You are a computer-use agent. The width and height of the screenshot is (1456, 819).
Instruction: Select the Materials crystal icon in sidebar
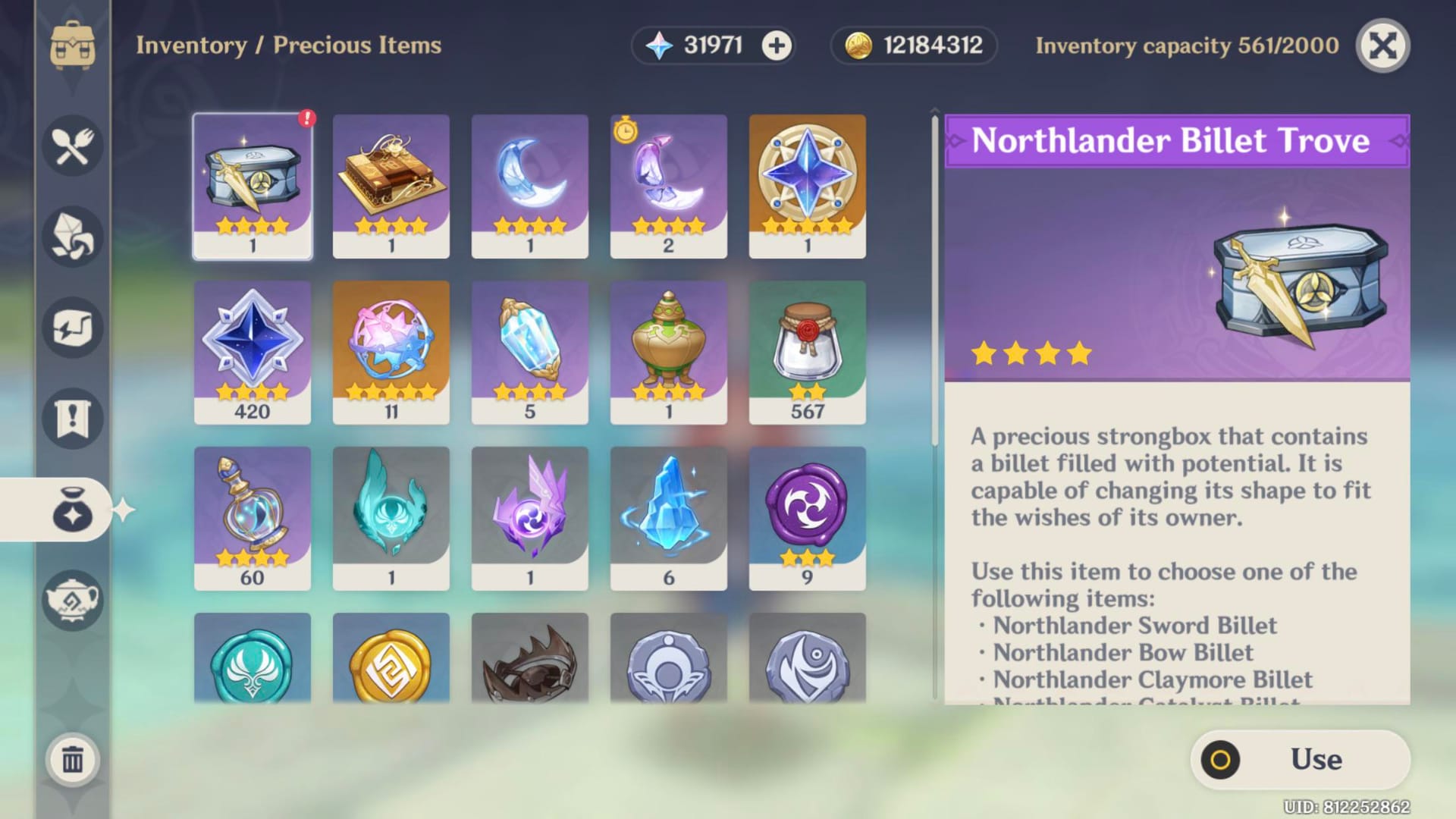[x=72, y=237]
